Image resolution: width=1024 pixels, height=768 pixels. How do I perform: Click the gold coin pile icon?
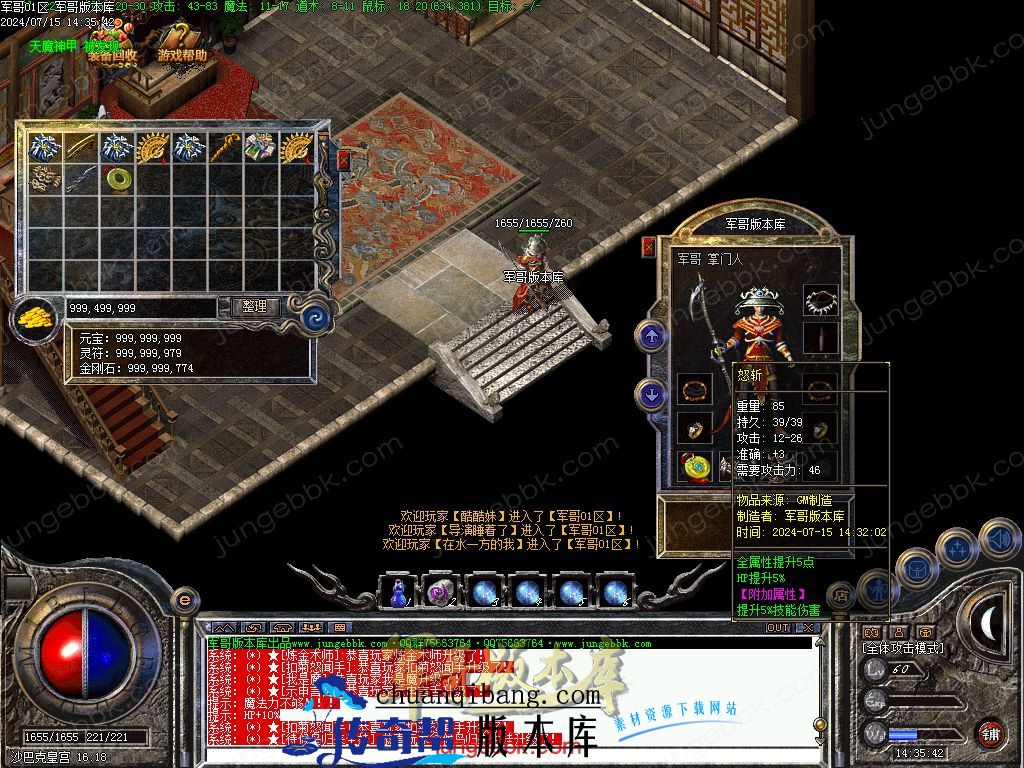tap(36, 317)
